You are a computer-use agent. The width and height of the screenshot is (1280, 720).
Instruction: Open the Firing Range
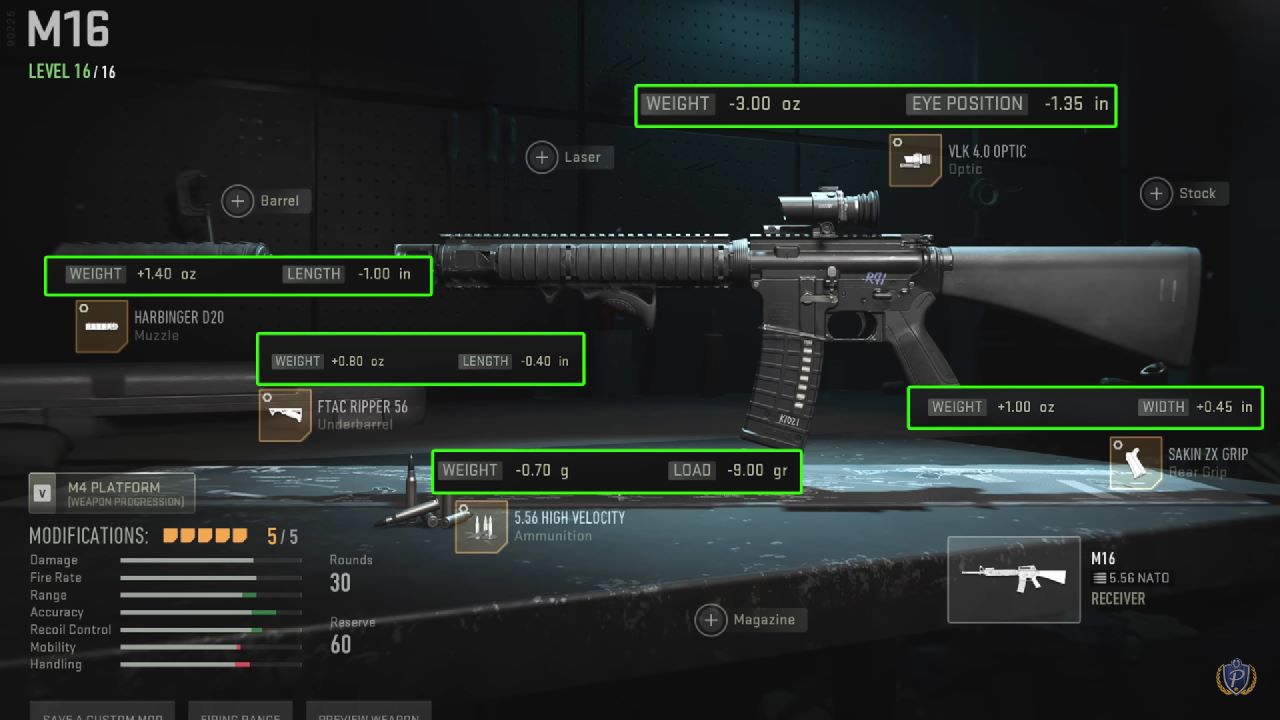point(240,715)
